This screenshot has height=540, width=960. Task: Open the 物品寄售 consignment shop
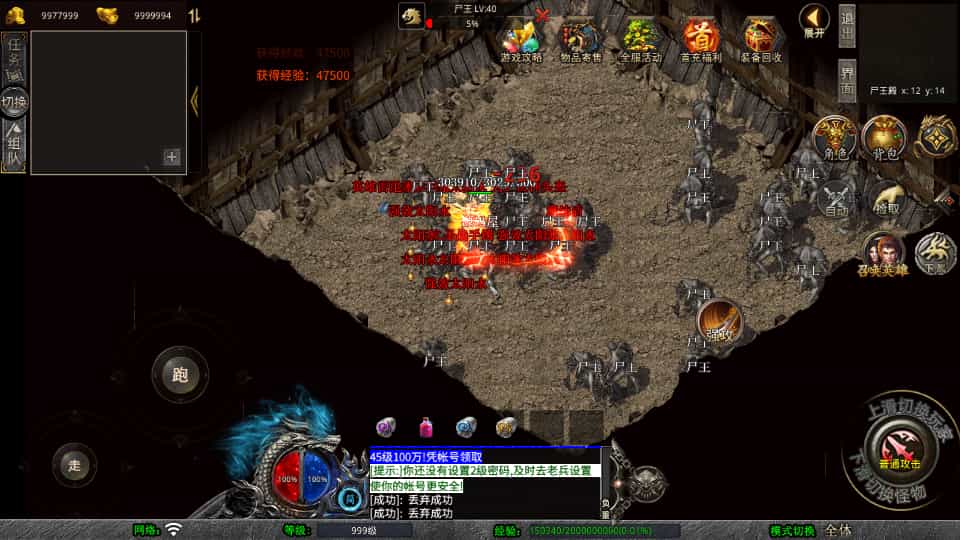coord(581,40)
